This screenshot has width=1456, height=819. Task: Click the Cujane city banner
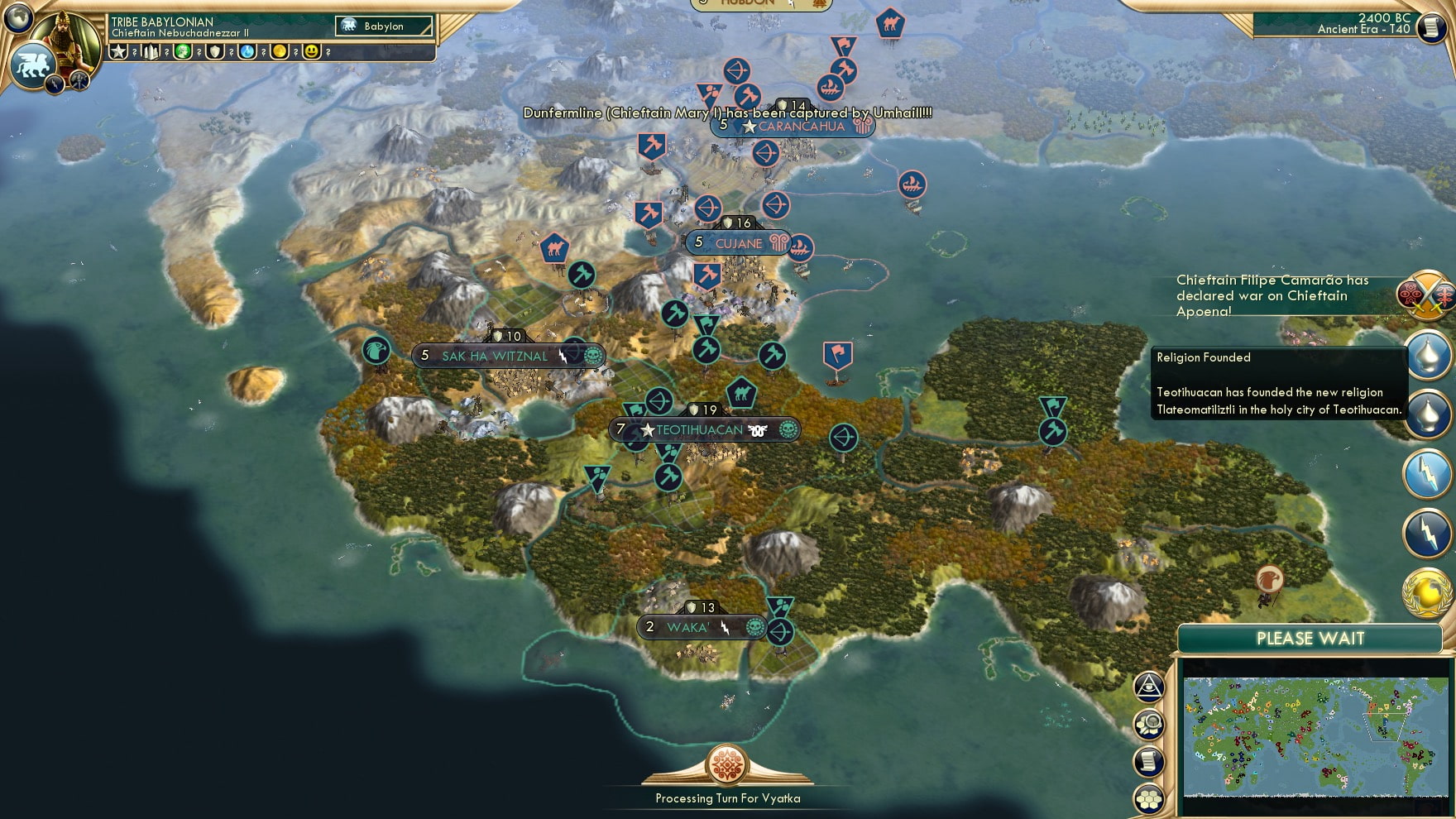pos(735,243)
